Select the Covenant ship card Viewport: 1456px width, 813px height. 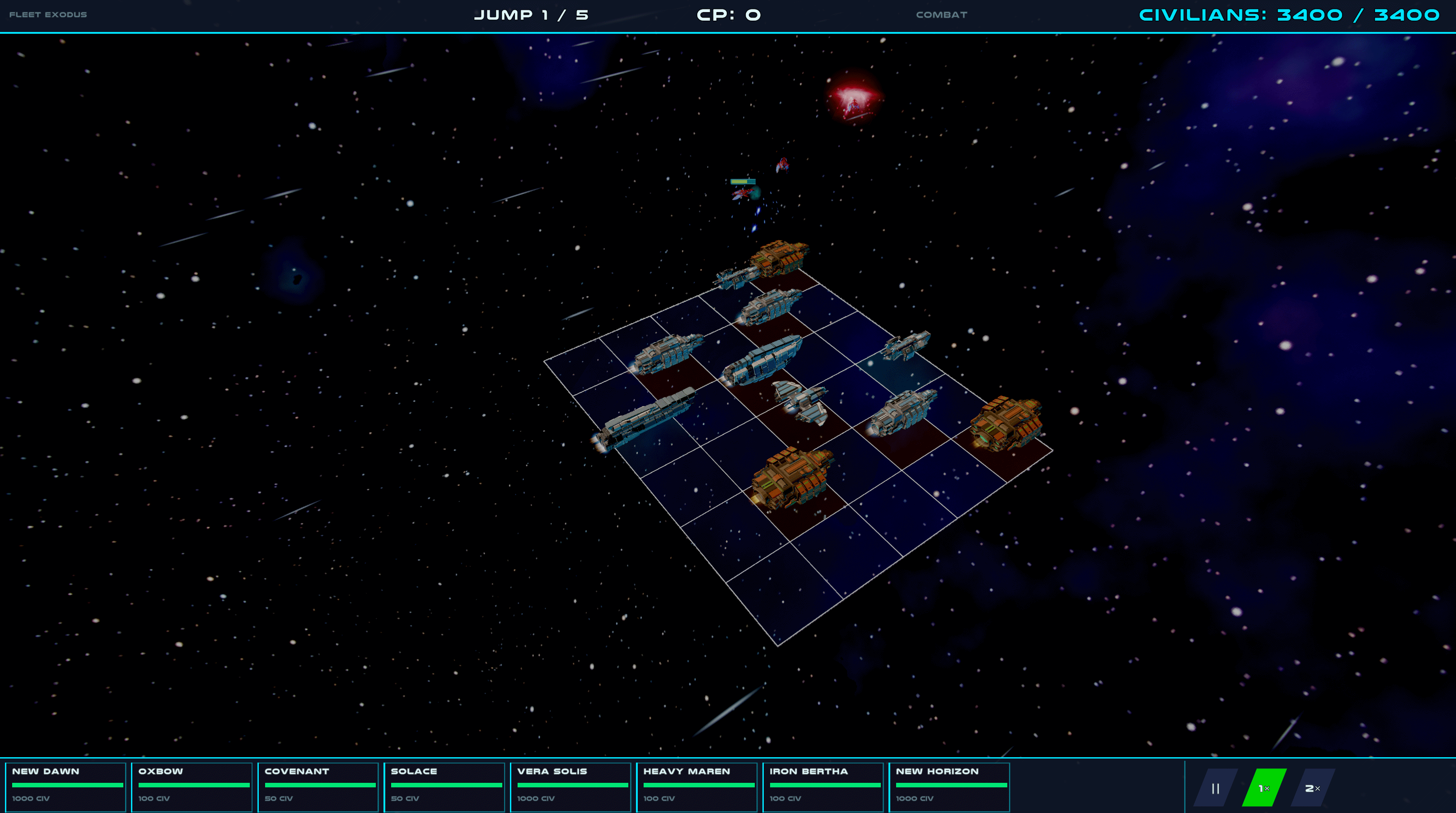pyautogui.click(x=318, y=786)
